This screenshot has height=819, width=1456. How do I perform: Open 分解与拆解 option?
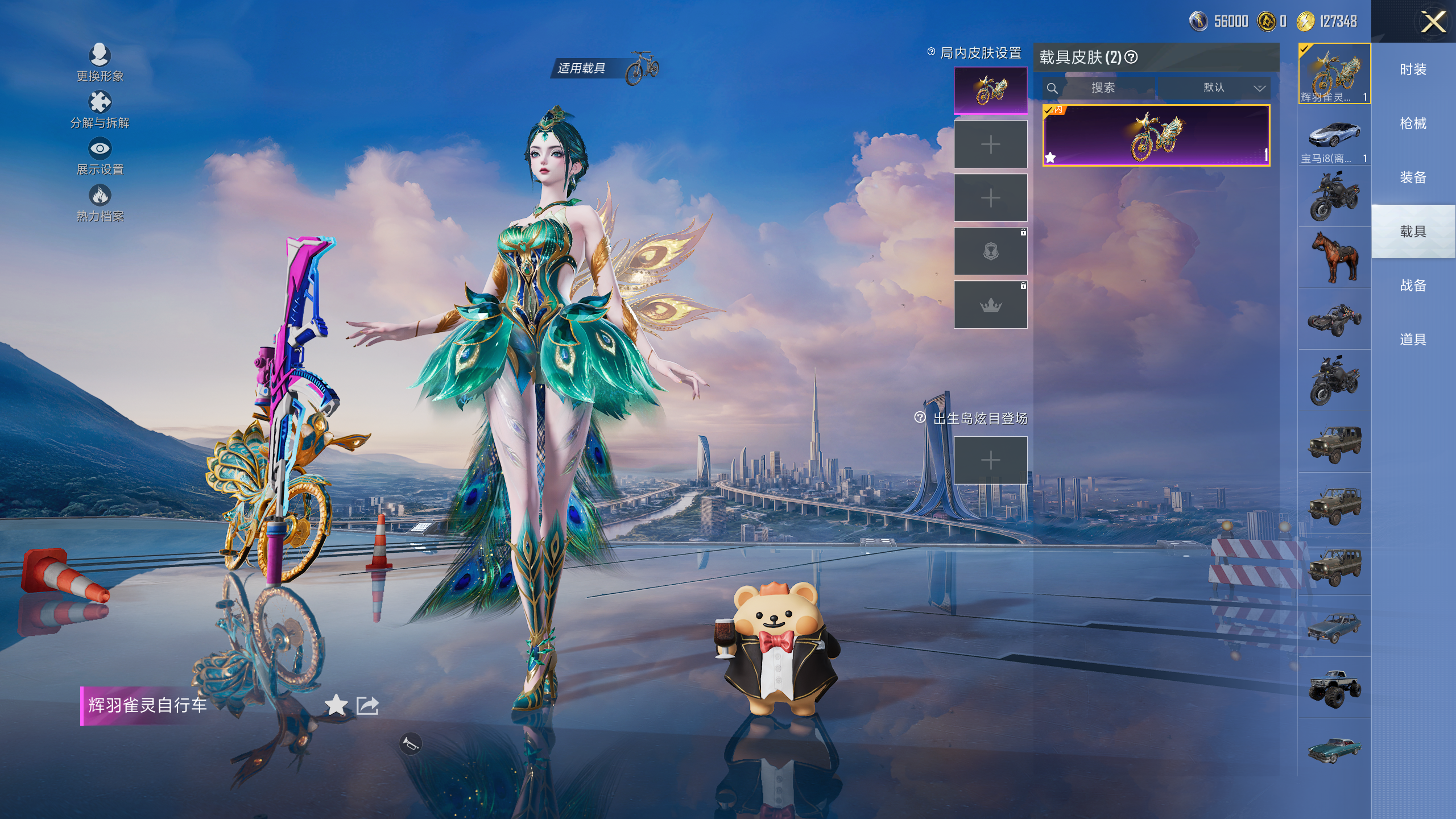point(100,109)
